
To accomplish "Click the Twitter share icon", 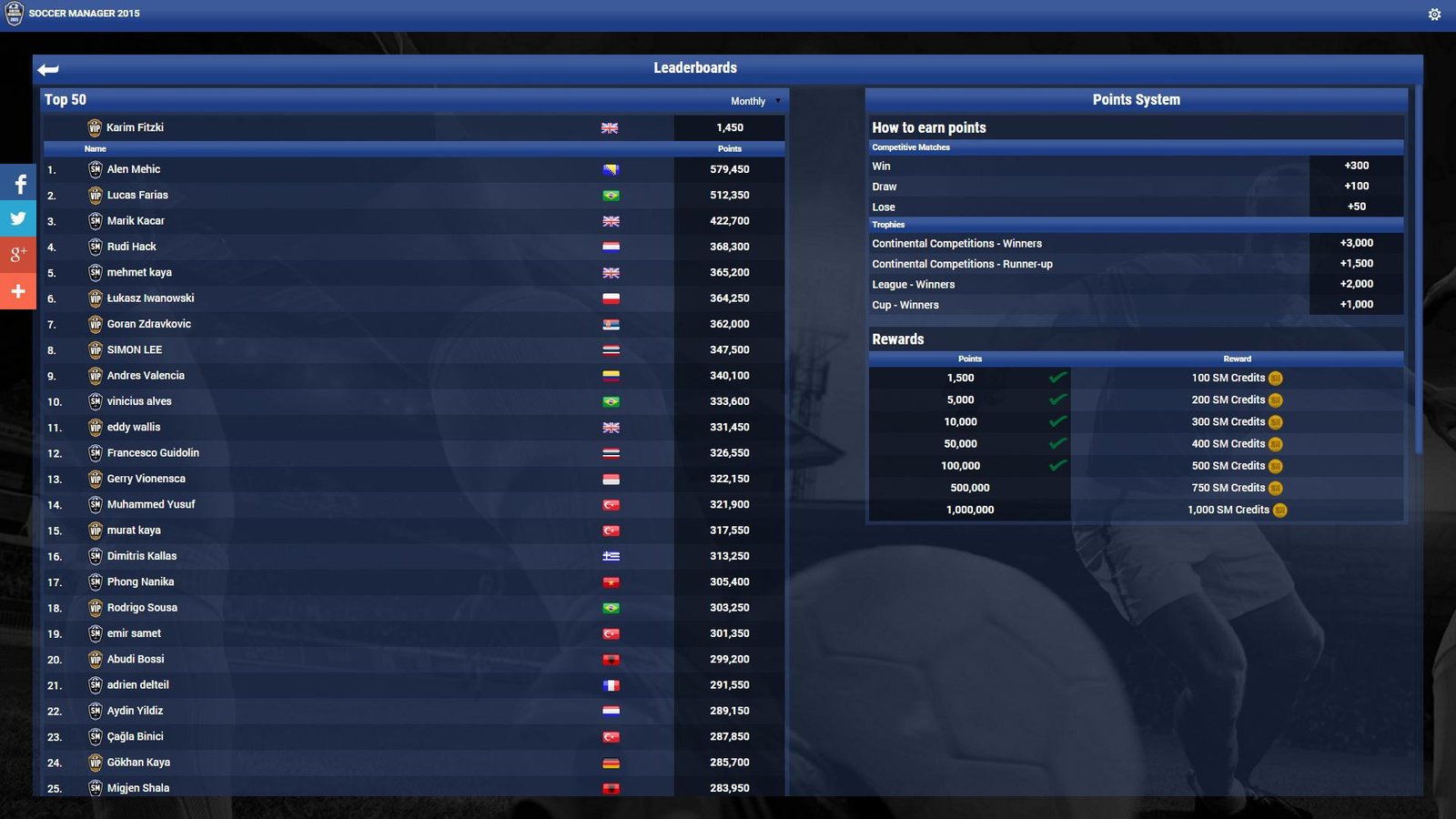I will click(x=17, y=219).
